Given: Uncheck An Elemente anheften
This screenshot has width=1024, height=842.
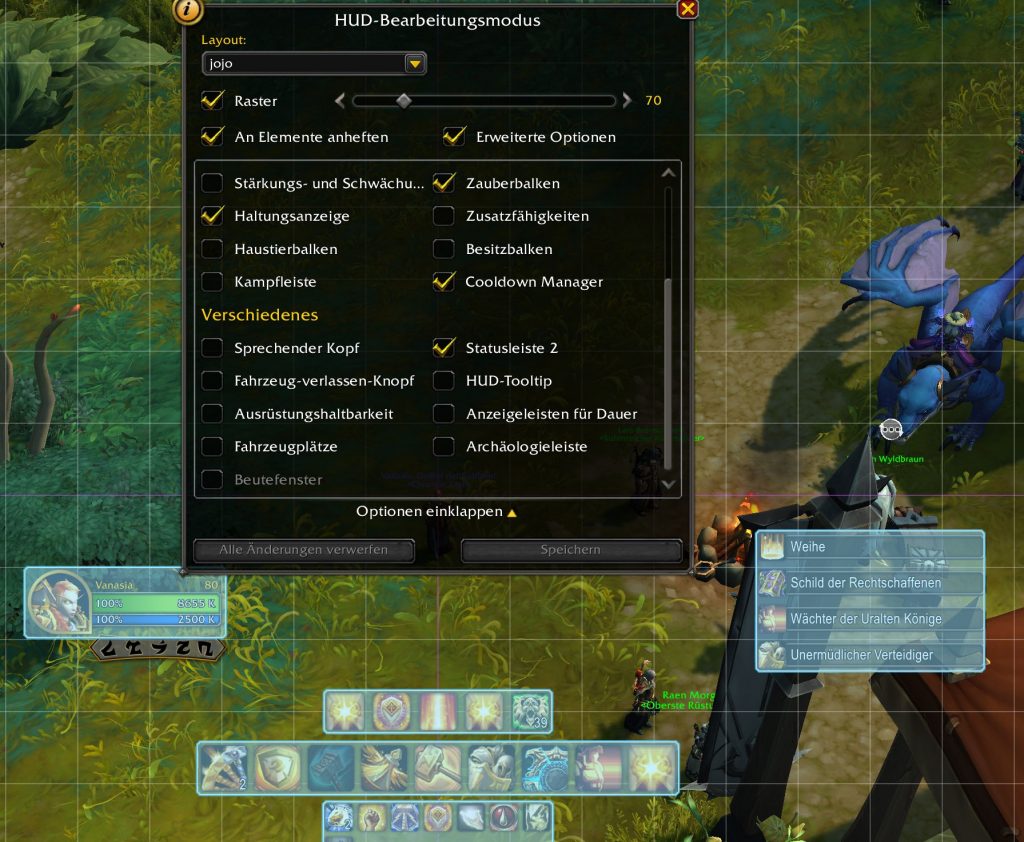Looking at the screenshot, I should pos(212,136).
